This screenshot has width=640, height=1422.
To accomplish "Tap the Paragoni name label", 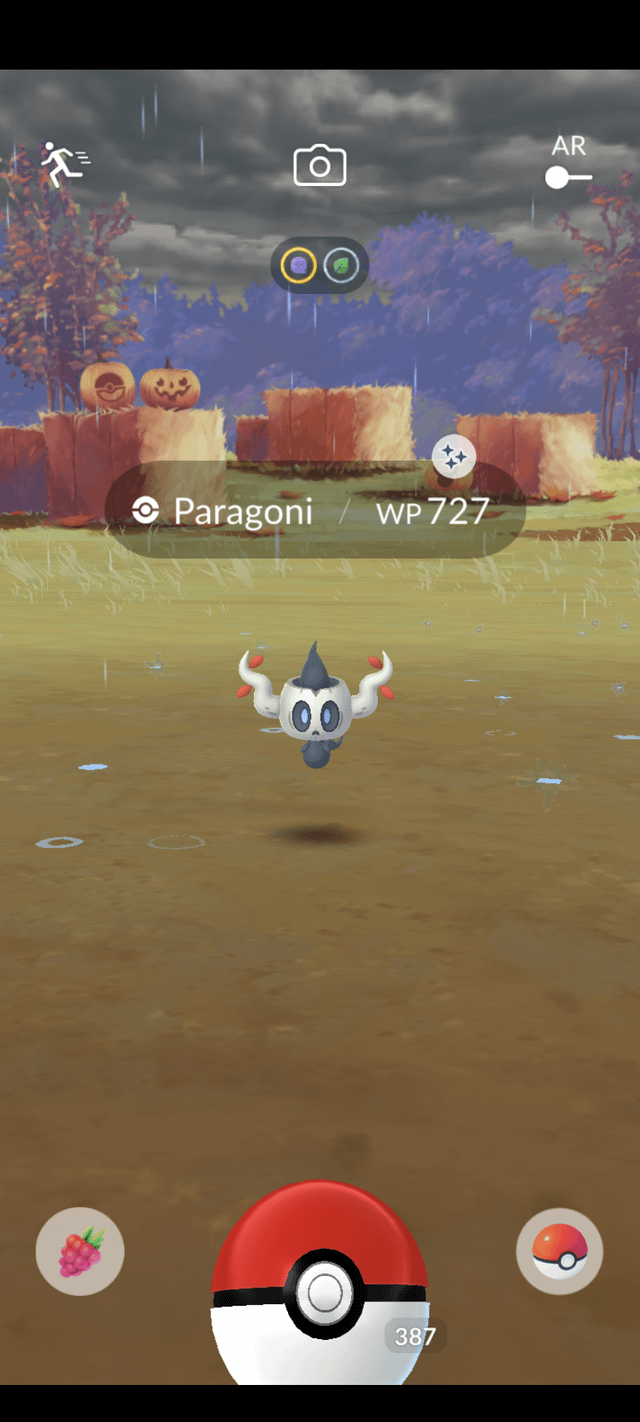I will click(x=243, y=512).
